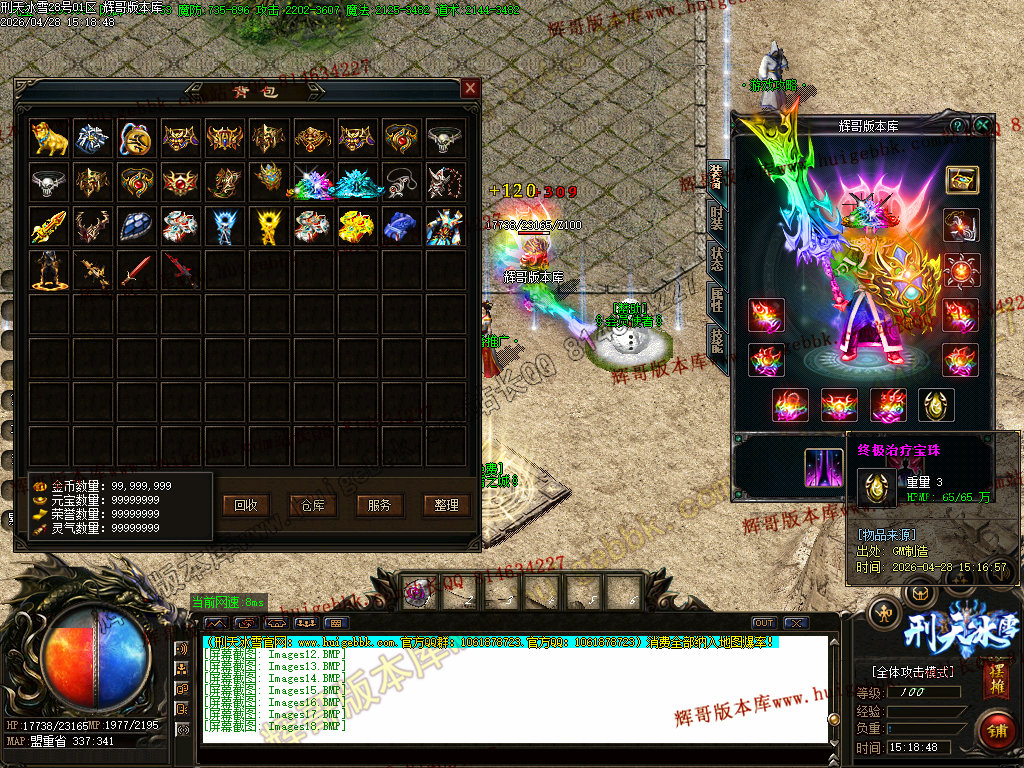The image size is (1024, 768).
Task: Open the 服务 services menu
Action: coord(380,506)
